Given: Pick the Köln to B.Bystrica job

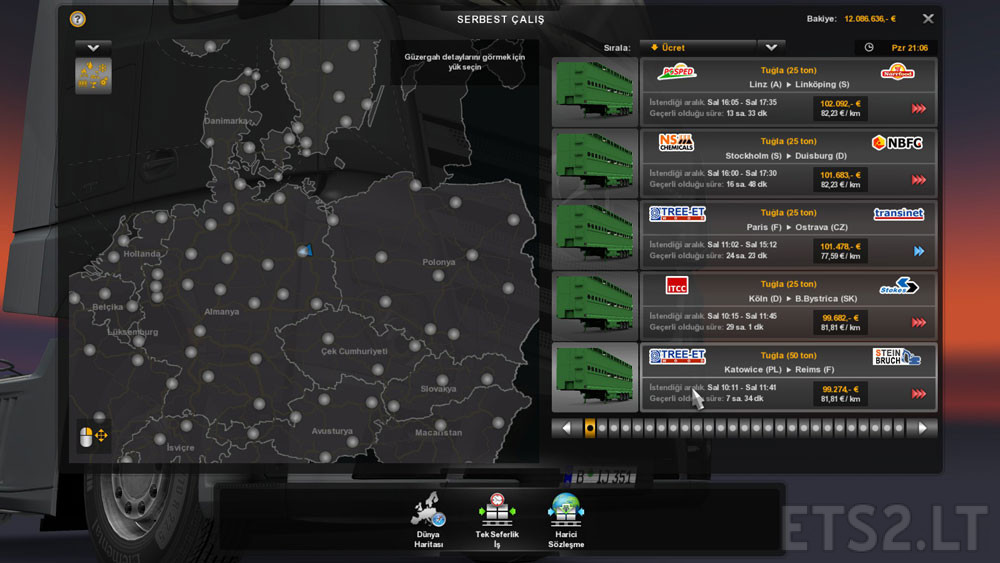Looking at the screenshot, I should (787, 305).
